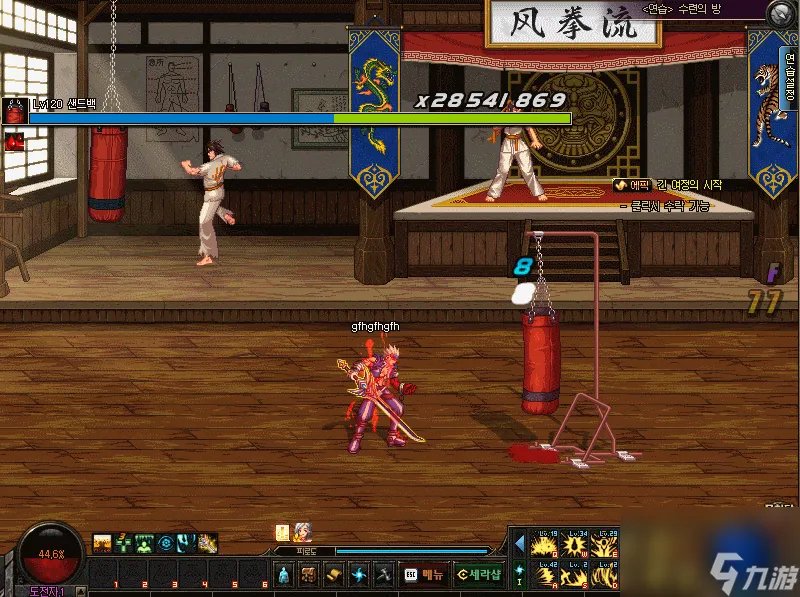Screen dimensions: 800x597
Task: Open the ESC 메뉴 menu button
Action: tap(424, 574)
